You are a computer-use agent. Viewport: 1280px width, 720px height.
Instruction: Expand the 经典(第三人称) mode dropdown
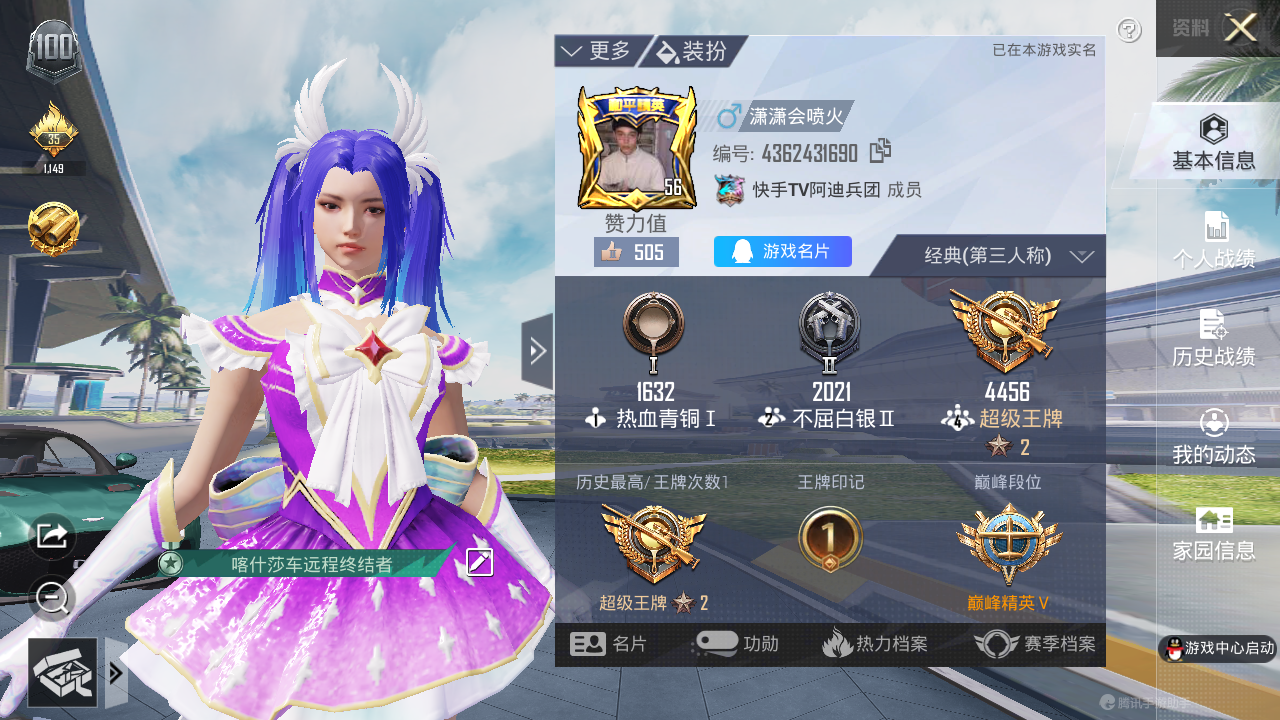point(1000,256)
